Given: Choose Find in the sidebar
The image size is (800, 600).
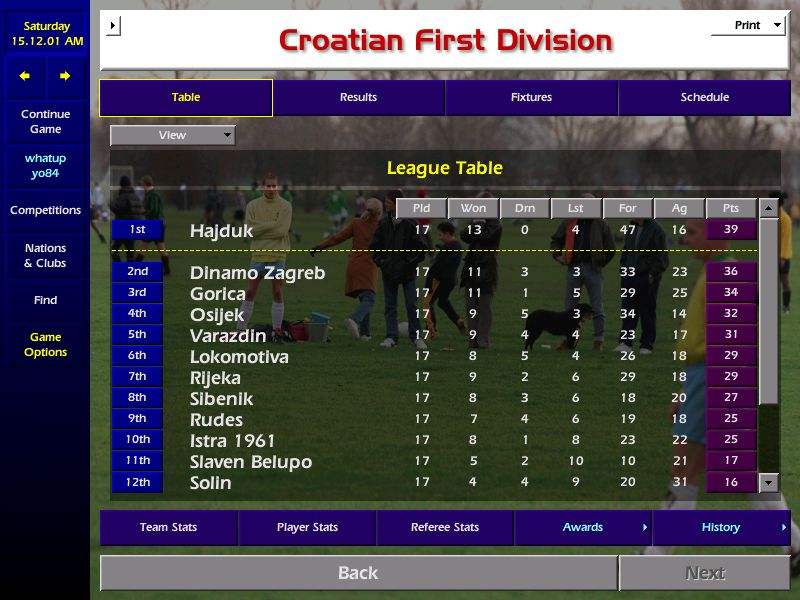Looking at the screenshot, I should point(45,300).
